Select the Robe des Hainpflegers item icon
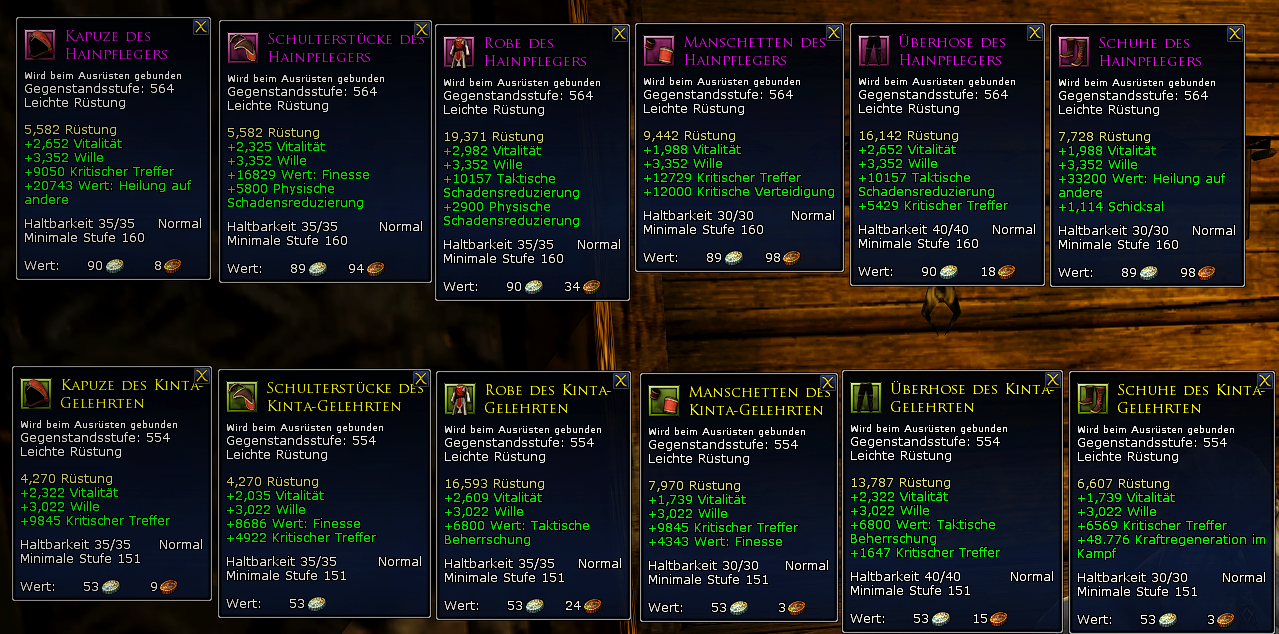Screen dimensions: 1279x634 (x=458, y=52)
